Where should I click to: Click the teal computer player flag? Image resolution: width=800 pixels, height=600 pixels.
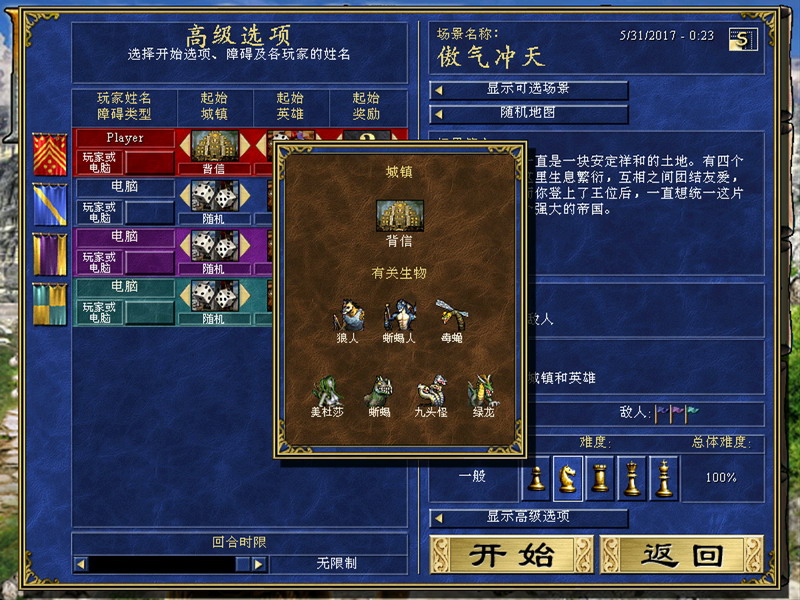pyautogui.click(x=50, y=303)
